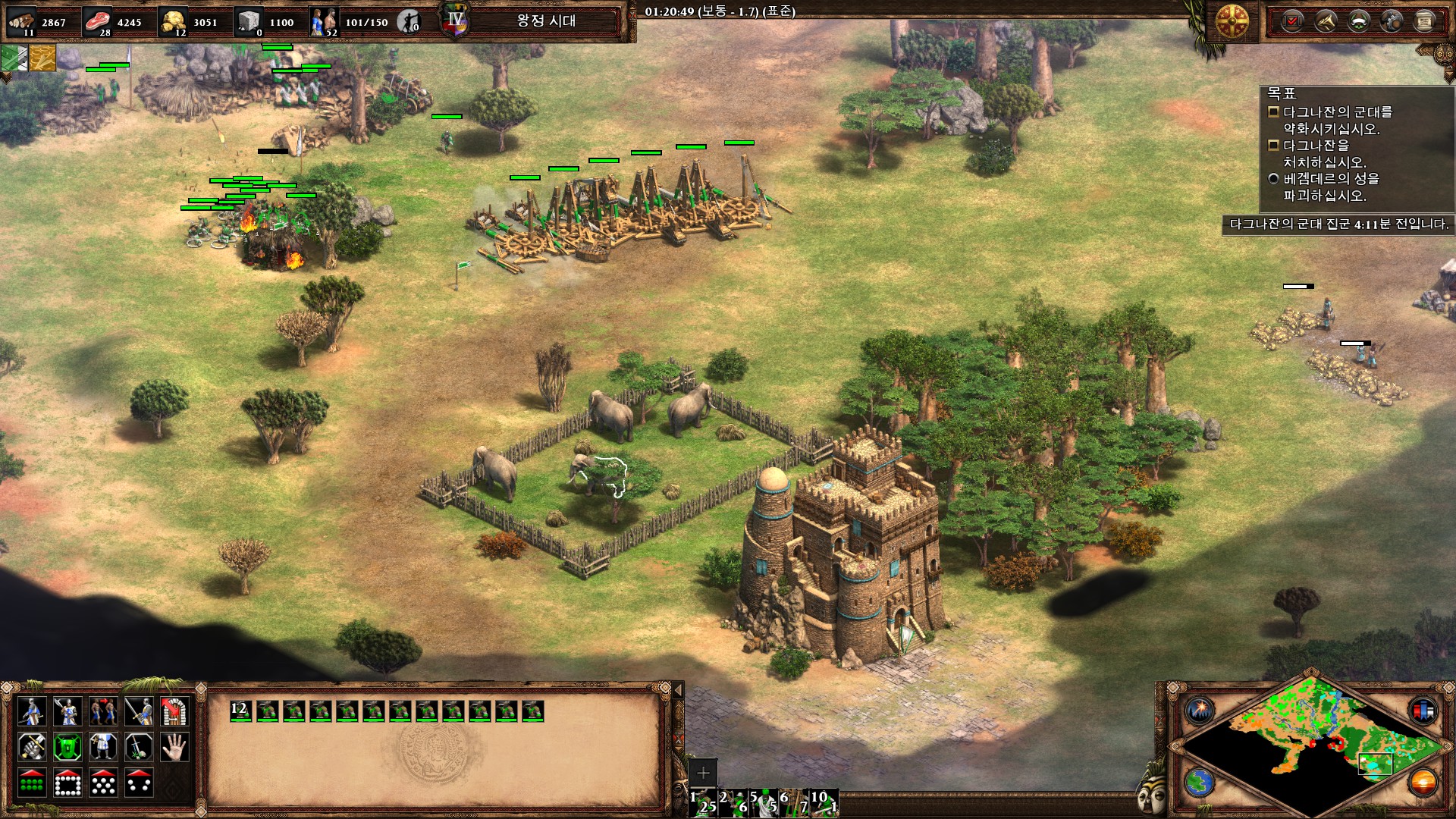Select the aggressive stance sword-fist icon

tap(32, 747)
